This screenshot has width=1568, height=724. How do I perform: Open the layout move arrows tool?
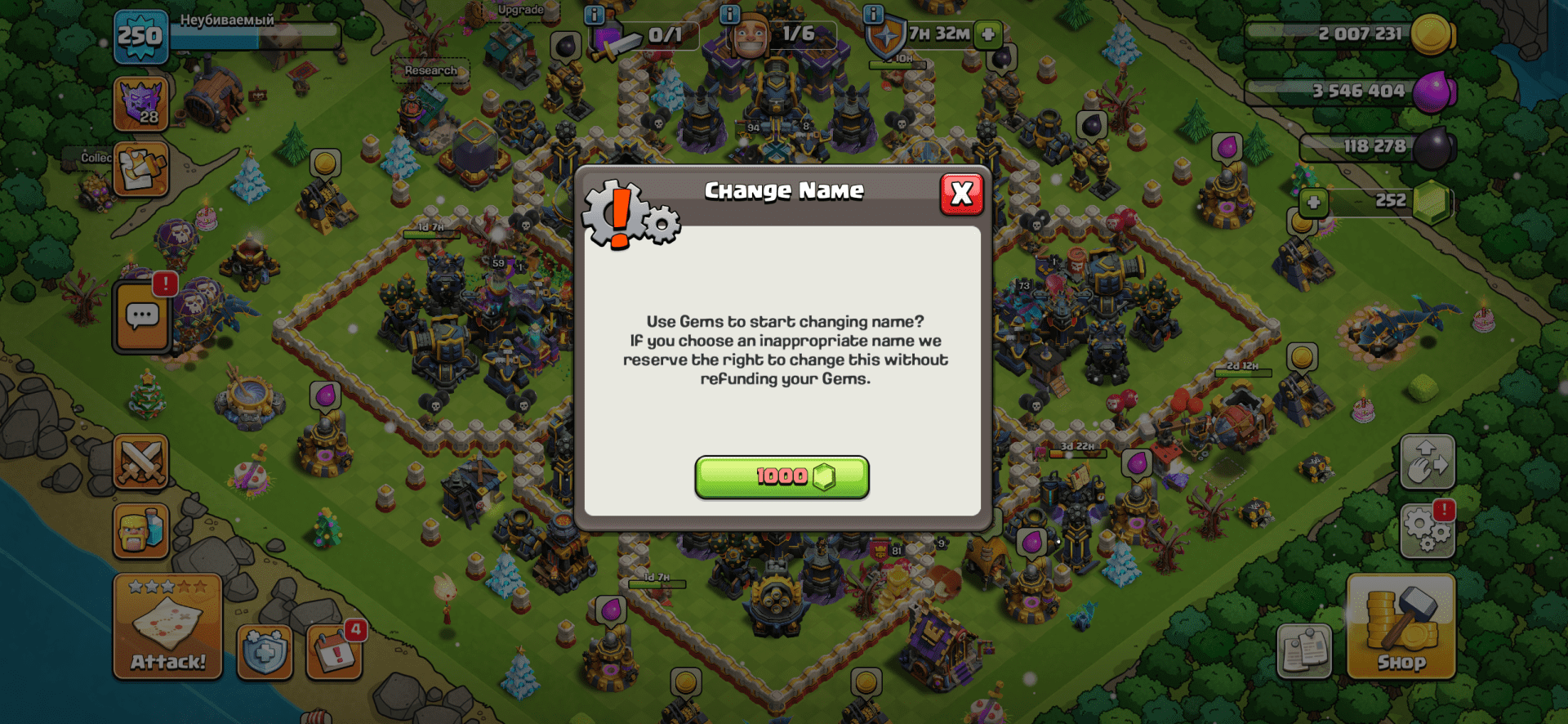[x=1427, y=463]
